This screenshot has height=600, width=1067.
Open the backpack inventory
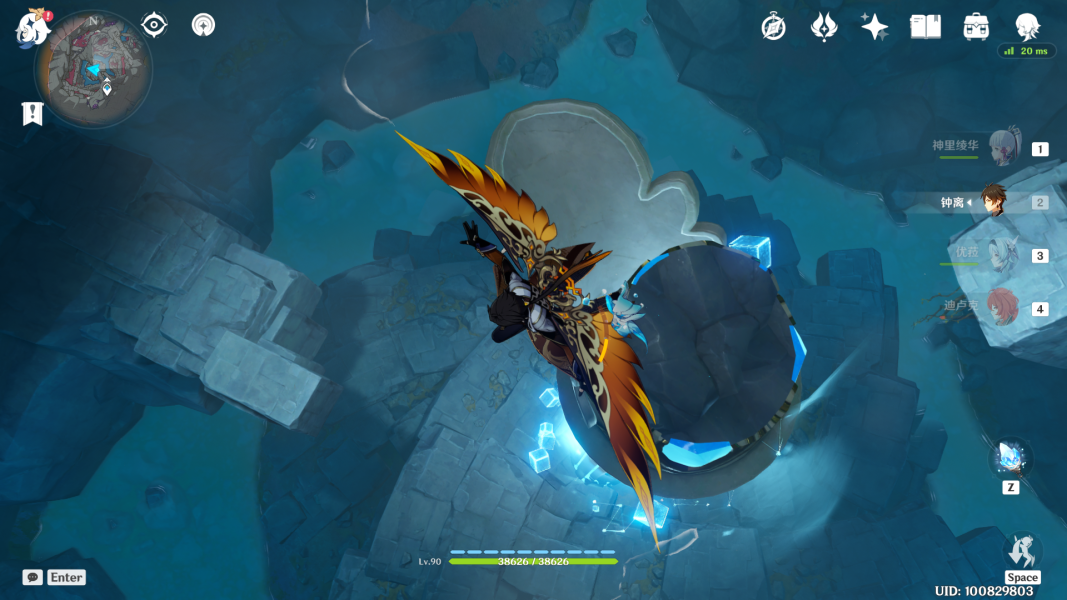point(976,27)
